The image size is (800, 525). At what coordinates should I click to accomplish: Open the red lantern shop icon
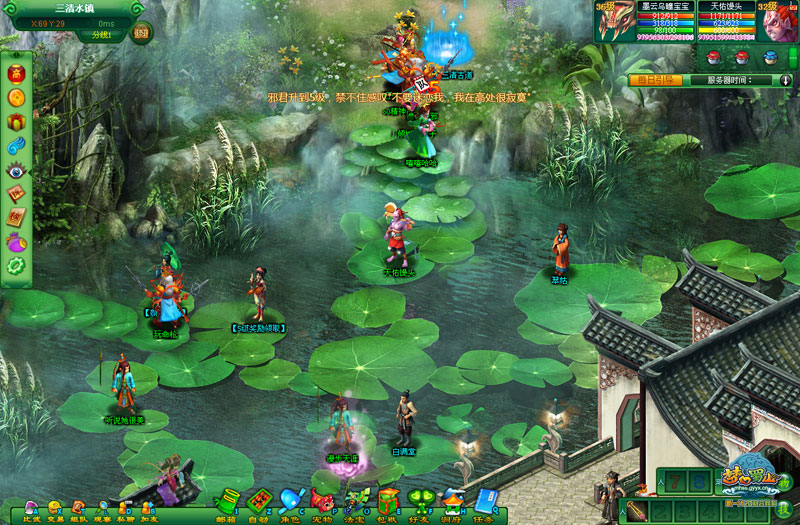[x=15, y=74]
